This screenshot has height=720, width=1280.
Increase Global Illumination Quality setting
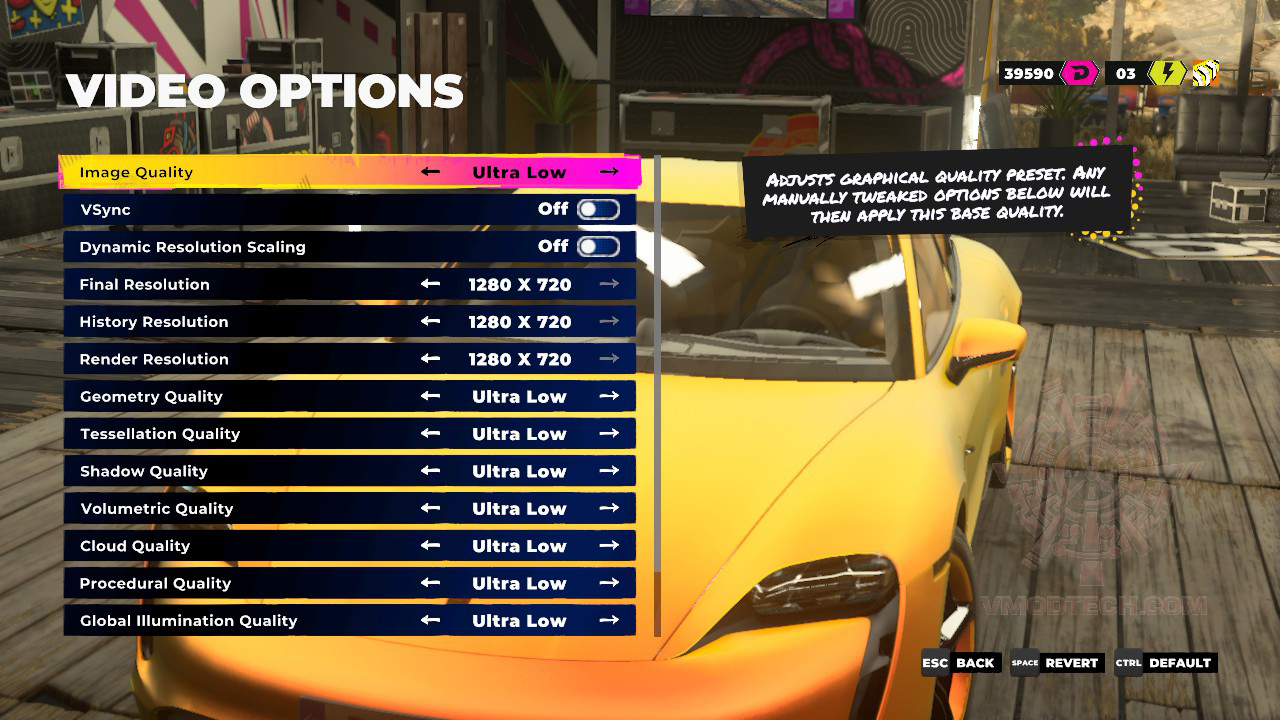click(x=609, y=621)
